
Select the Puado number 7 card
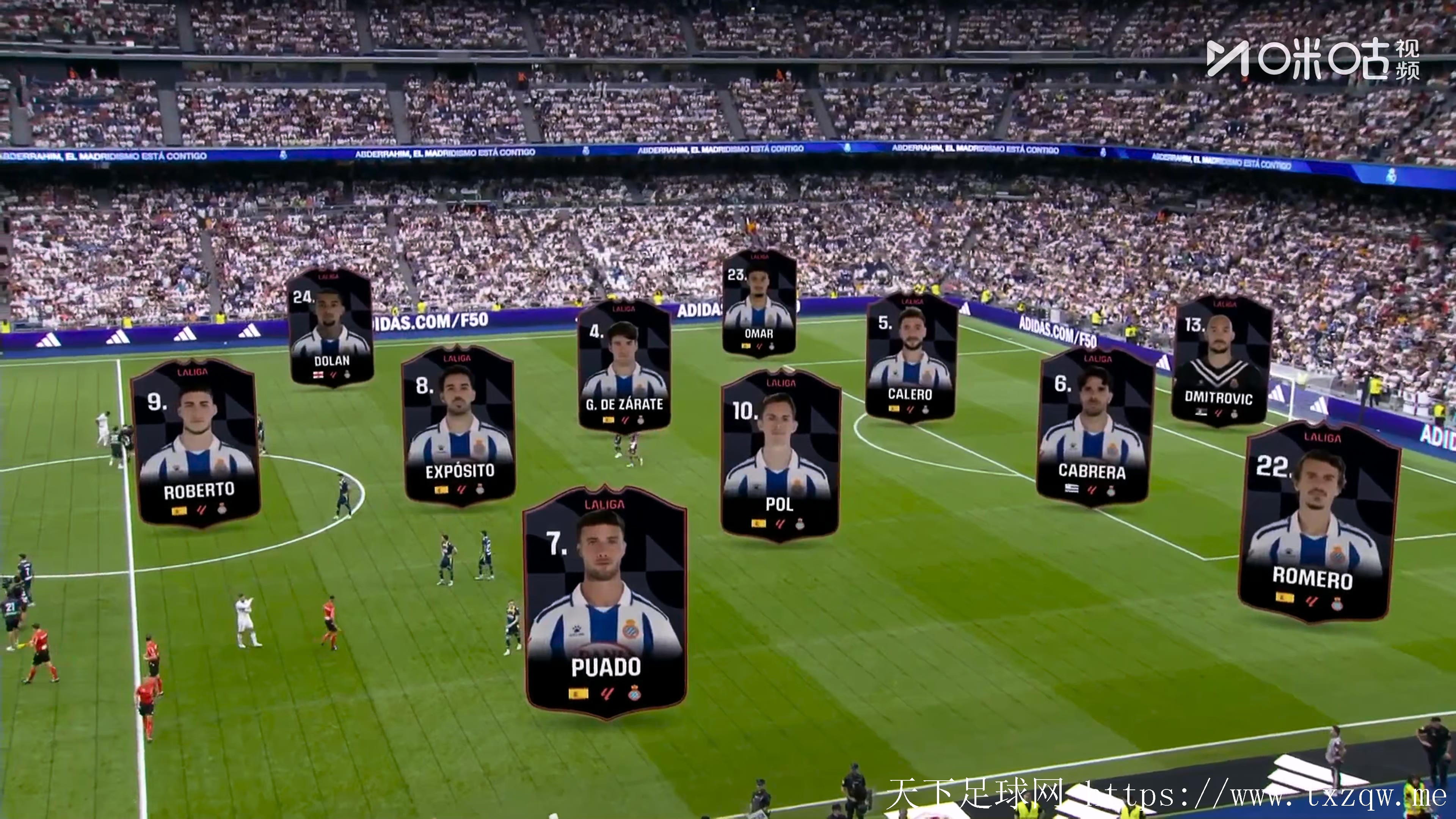[606, 602]
